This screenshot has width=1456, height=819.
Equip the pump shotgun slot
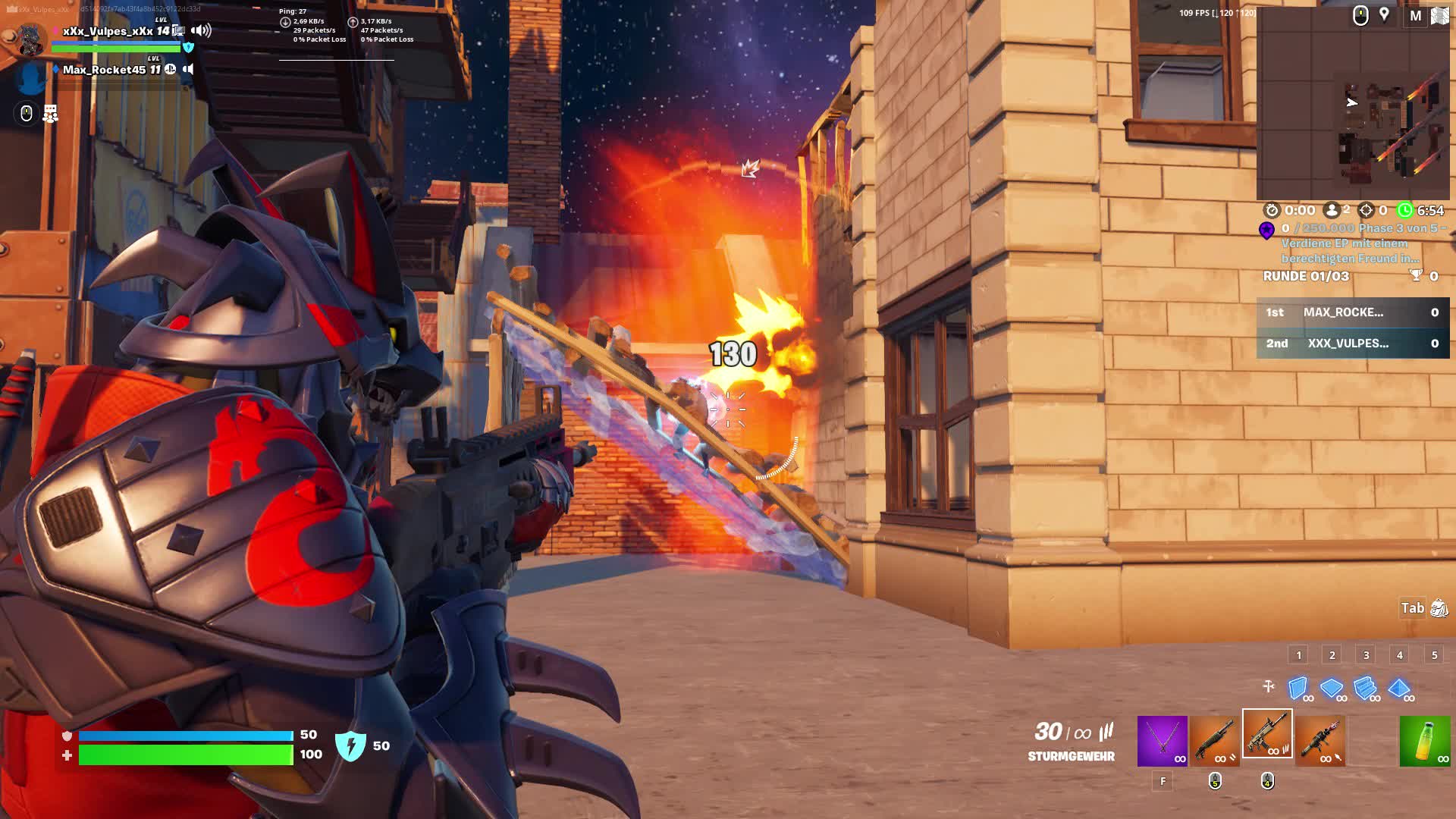[1214, 740]
